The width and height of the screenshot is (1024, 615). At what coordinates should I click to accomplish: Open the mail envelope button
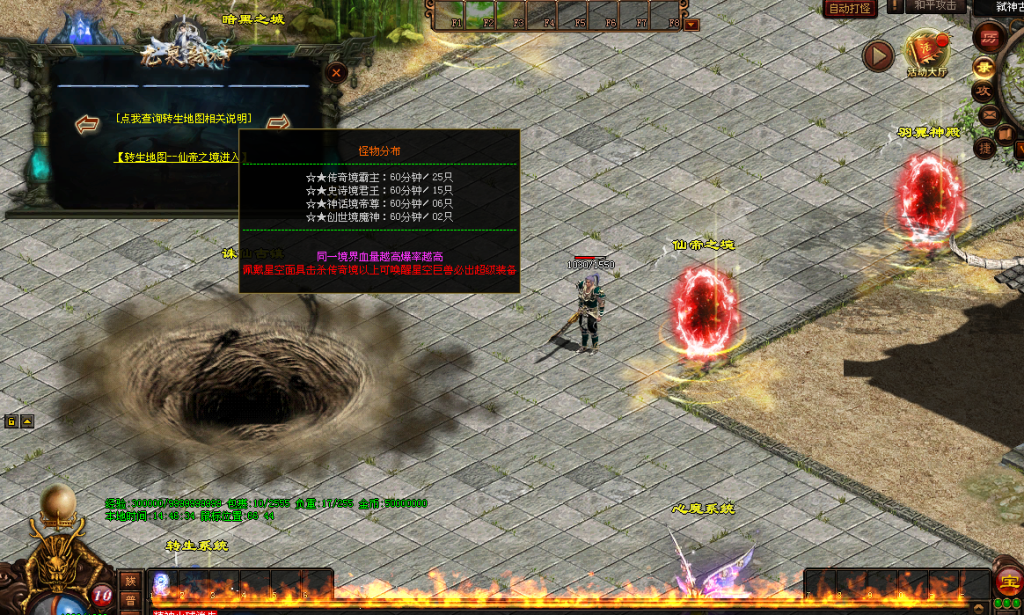pyautogui.click(x=990, y=113)
